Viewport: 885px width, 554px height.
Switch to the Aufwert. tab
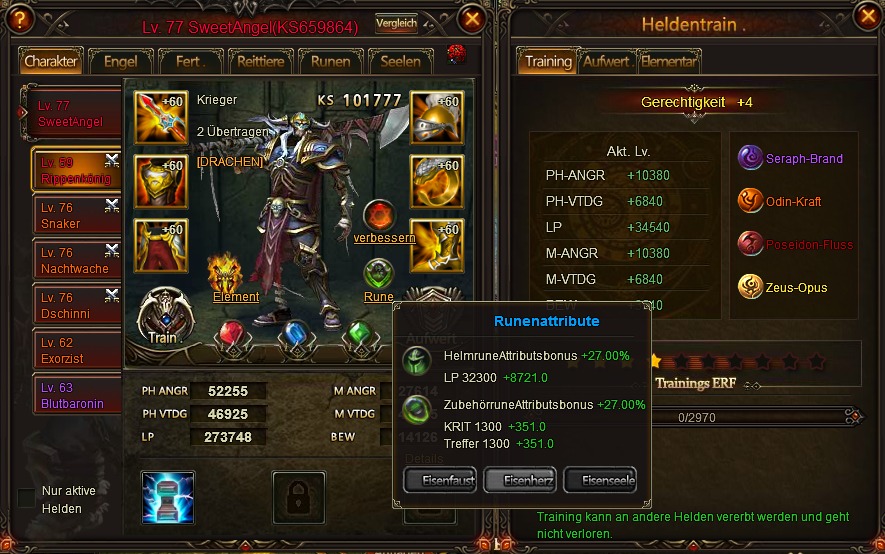[x=607, y=61]
